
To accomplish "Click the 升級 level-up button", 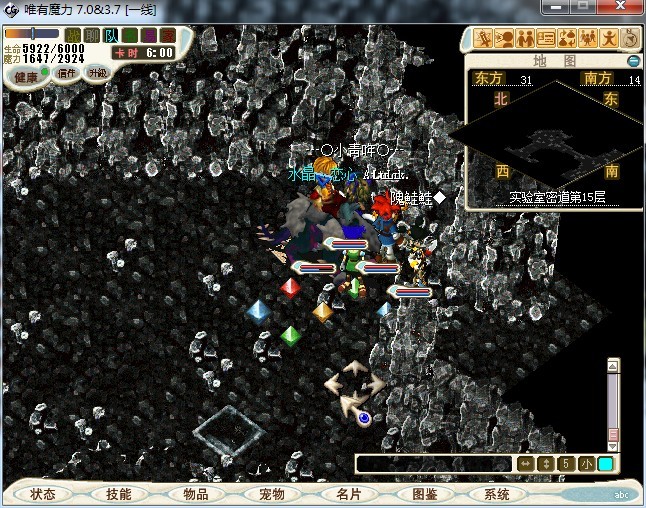I will 98,73.
